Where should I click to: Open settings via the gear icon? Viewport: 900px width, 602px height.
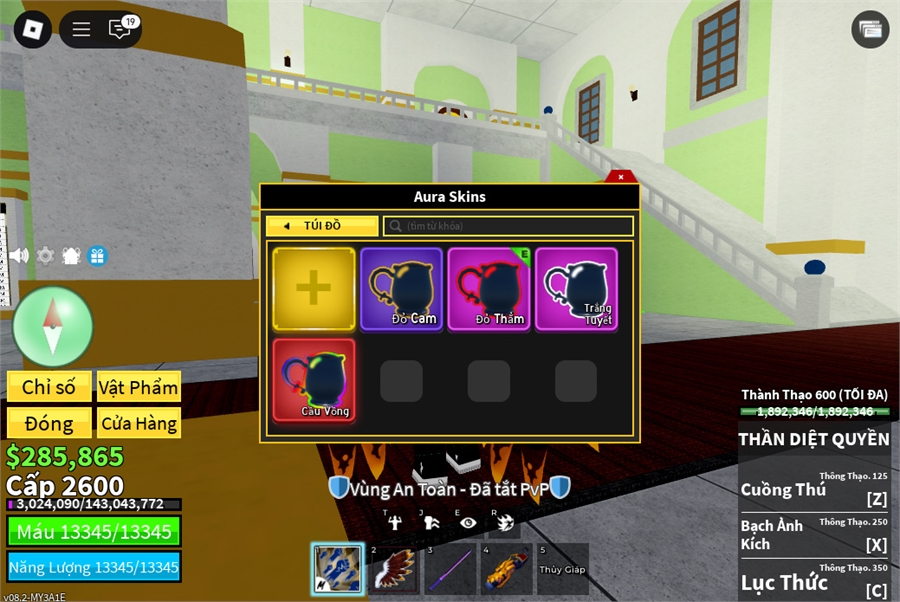(x=45, y=255)
